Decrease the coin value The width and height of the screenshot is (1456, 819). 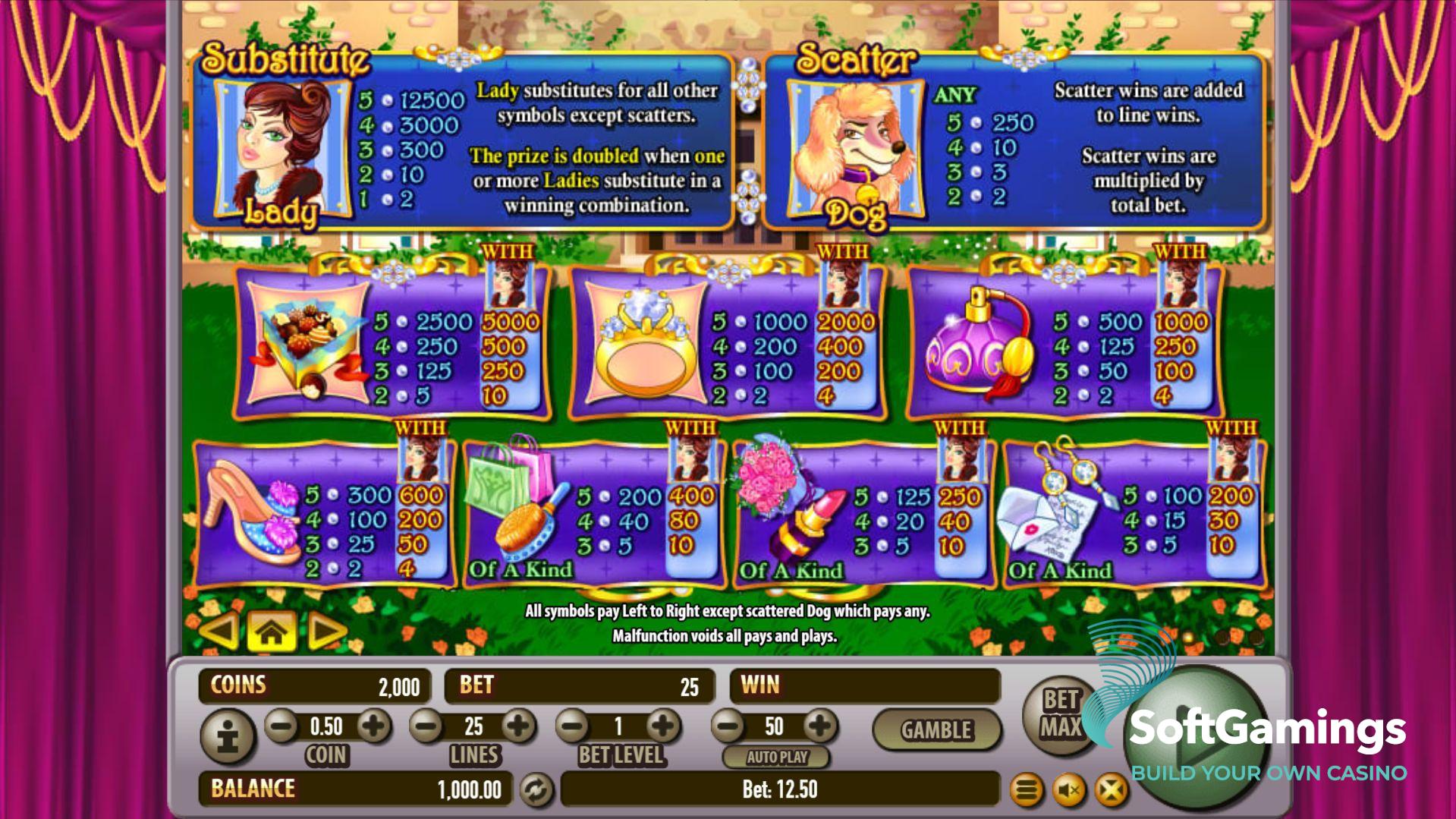(x=281, y=726)
